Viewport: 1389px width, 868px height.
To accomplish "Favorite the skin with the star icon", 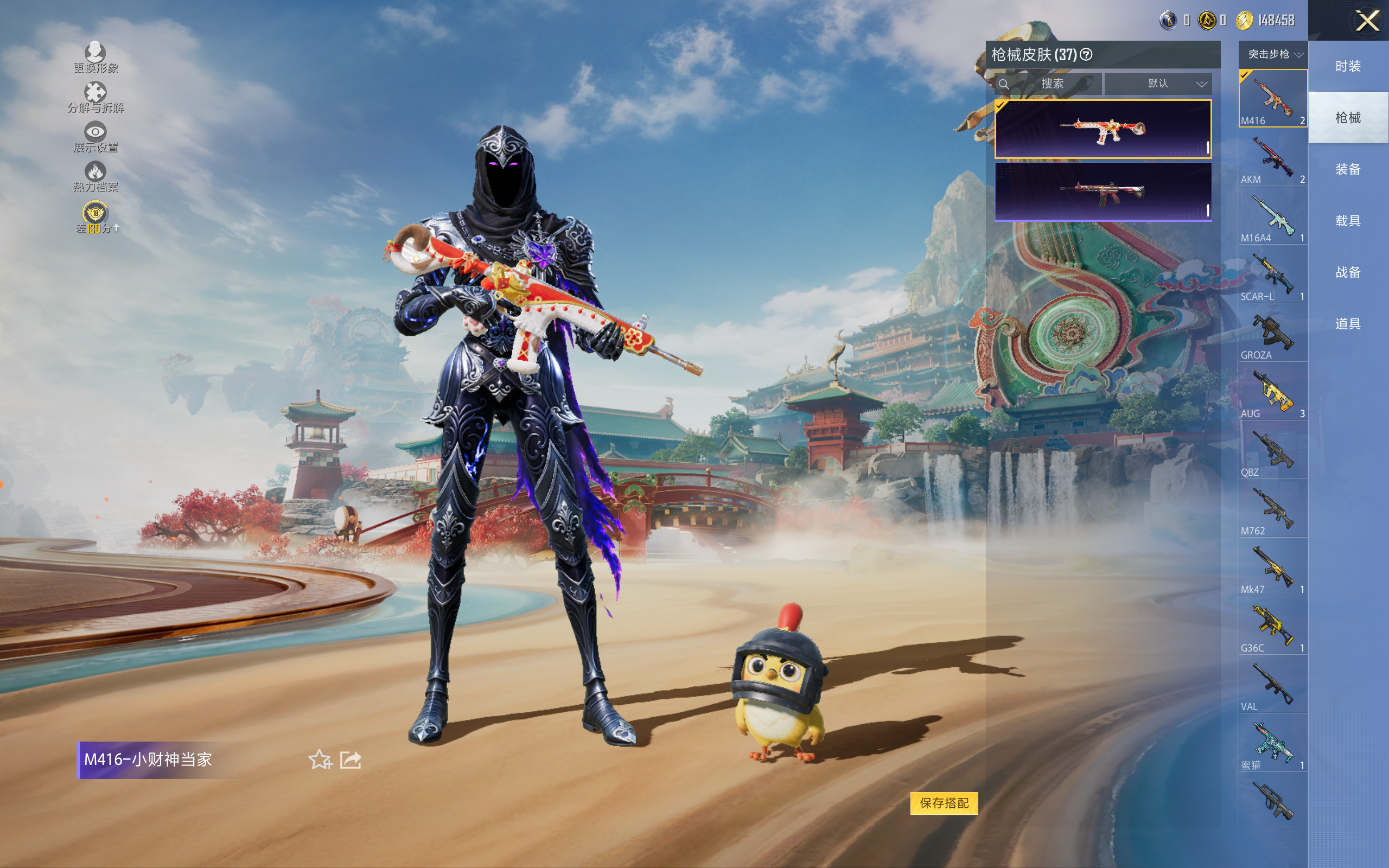I will coord(320,759).
